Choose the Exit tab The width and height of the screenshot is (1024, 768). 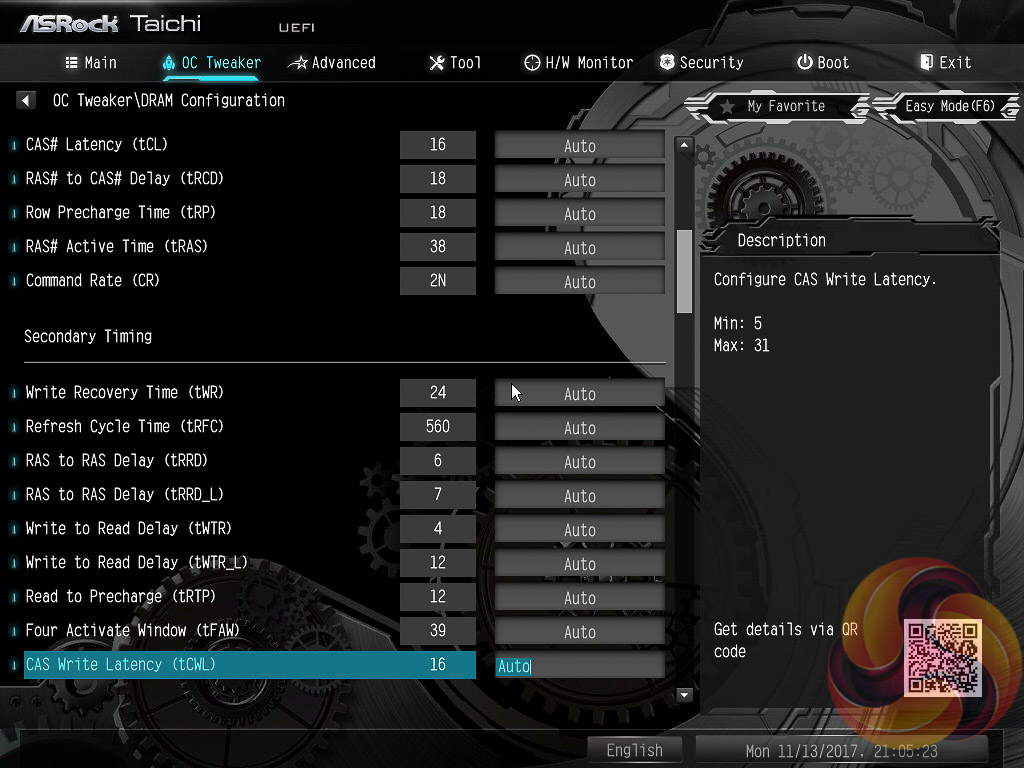[x=945, y=62]
